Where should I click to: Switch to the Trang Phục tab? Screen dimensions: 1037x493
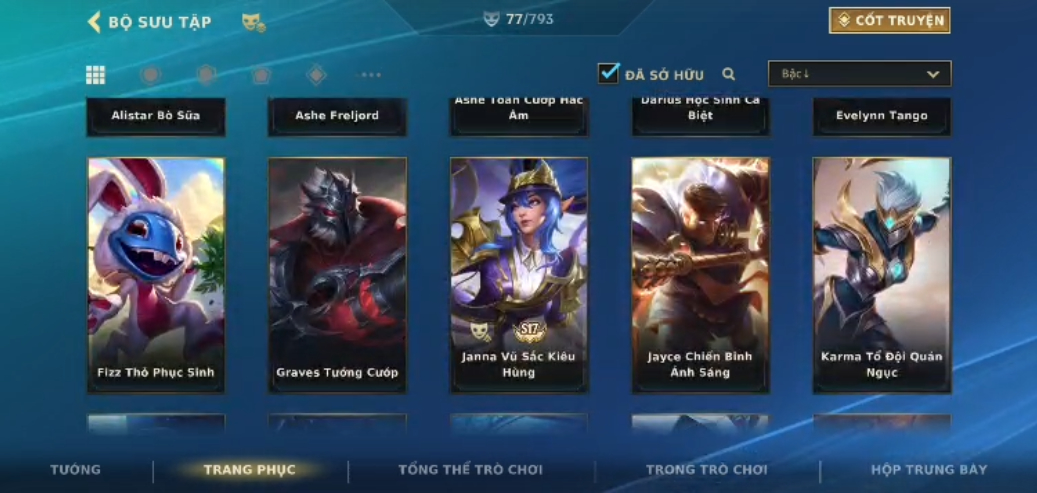point(249,469)
